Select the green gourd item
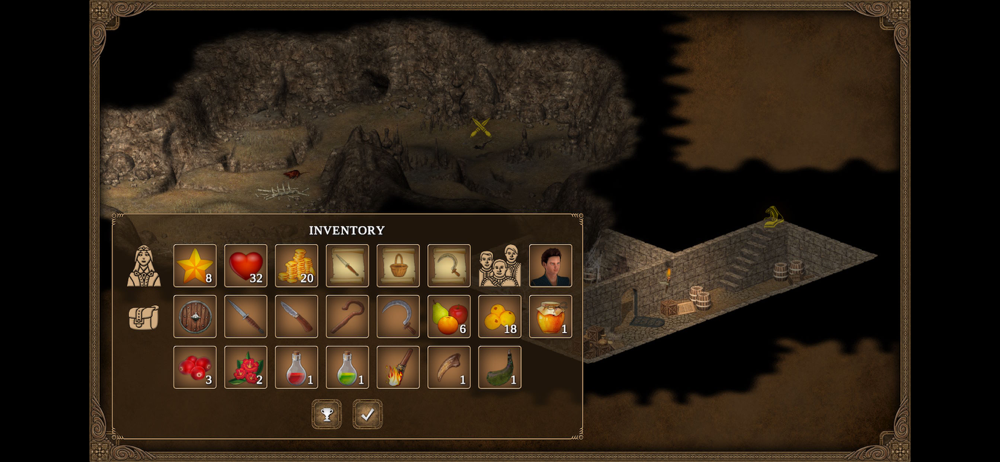The image size is (1000, 462). [x=499, y=367]
